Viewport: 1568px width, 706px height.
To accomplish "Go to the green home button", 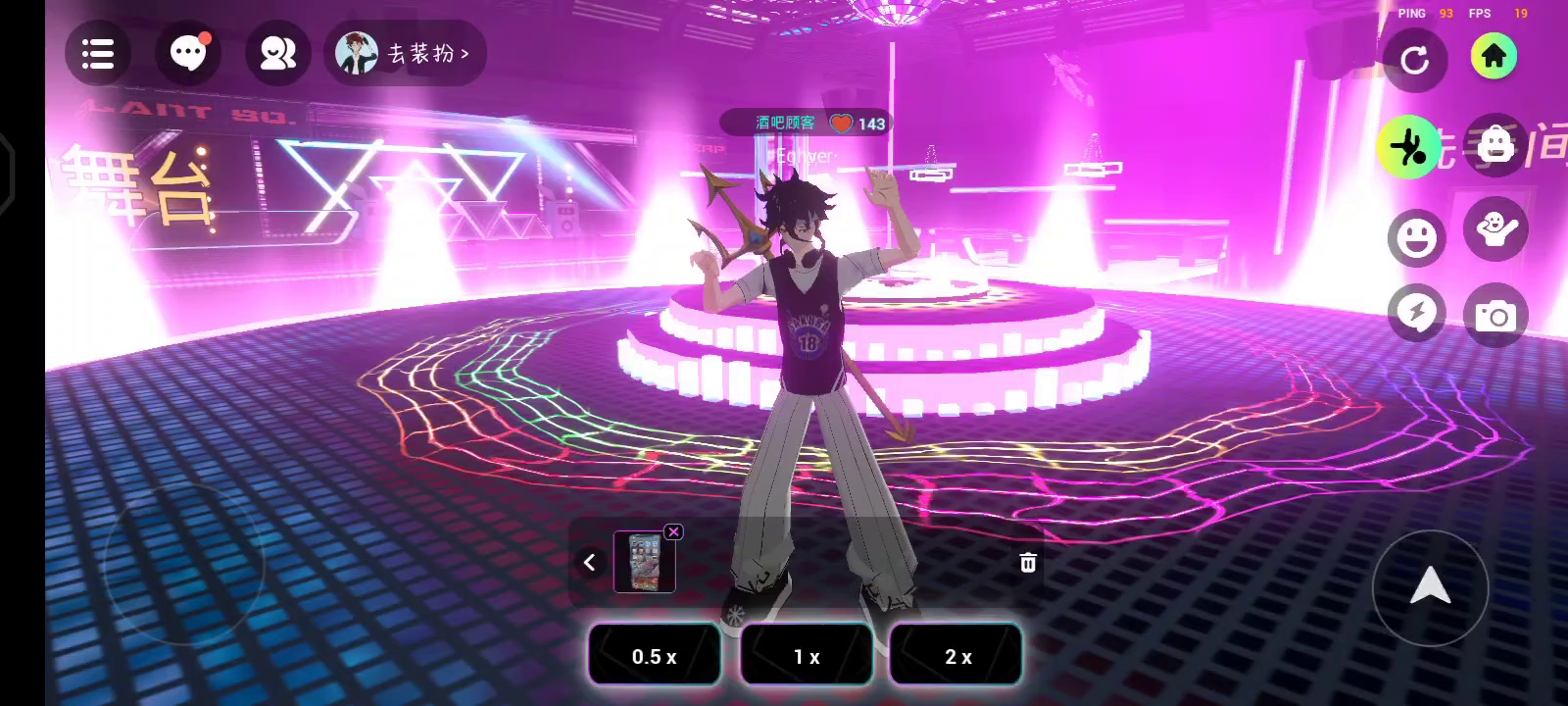I will tap(1494, 56).
